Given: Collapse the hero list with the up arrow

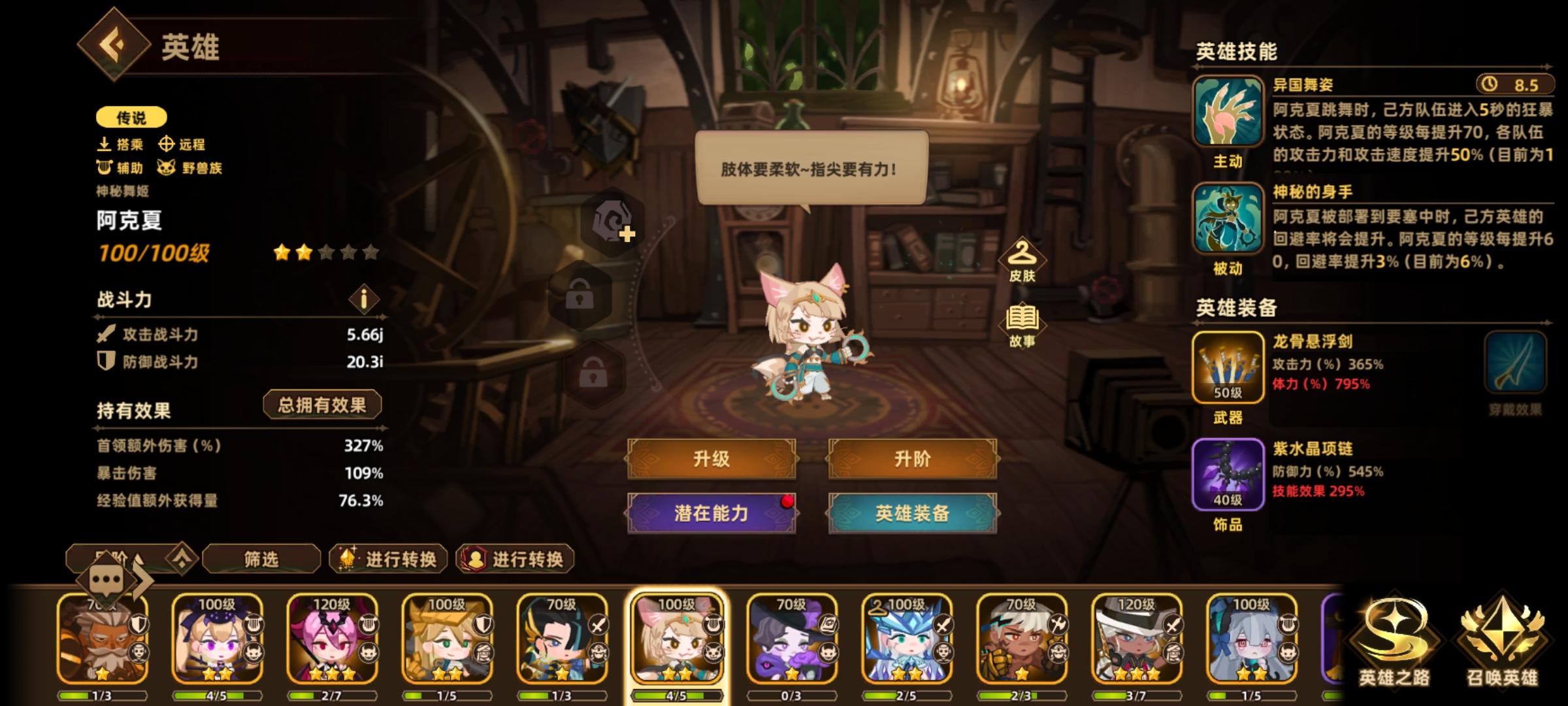Looking at the screenshot, I should [x=181, y=559].
